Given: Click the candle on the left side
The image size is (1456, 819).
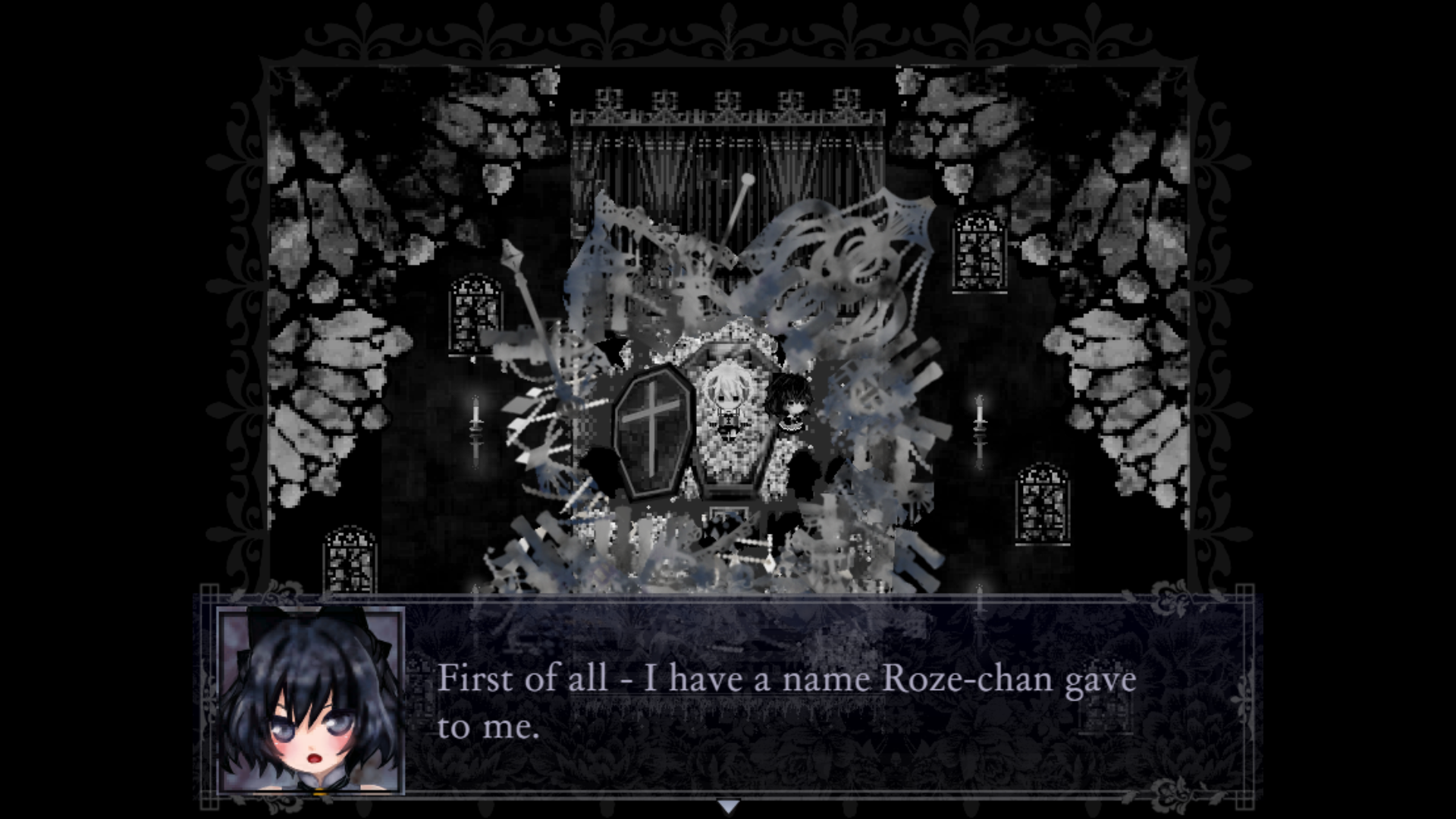Looking at the screenshot, I should (475, 425).
